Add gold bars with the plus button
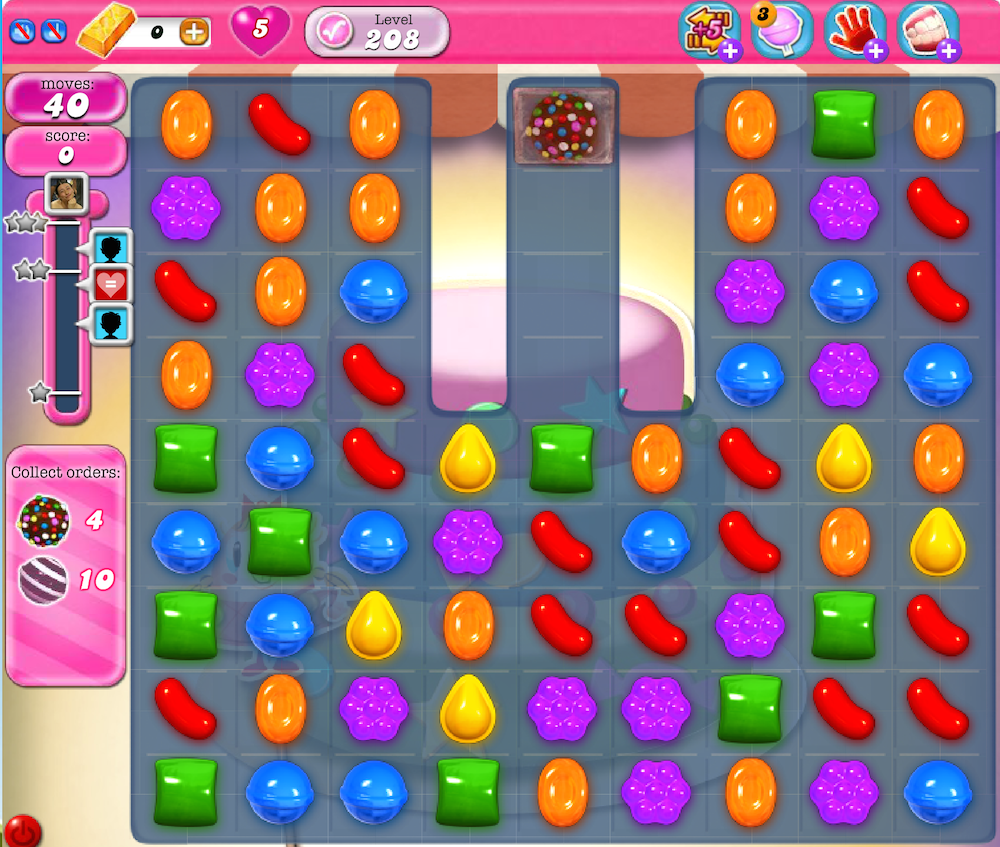 (195, 32)
